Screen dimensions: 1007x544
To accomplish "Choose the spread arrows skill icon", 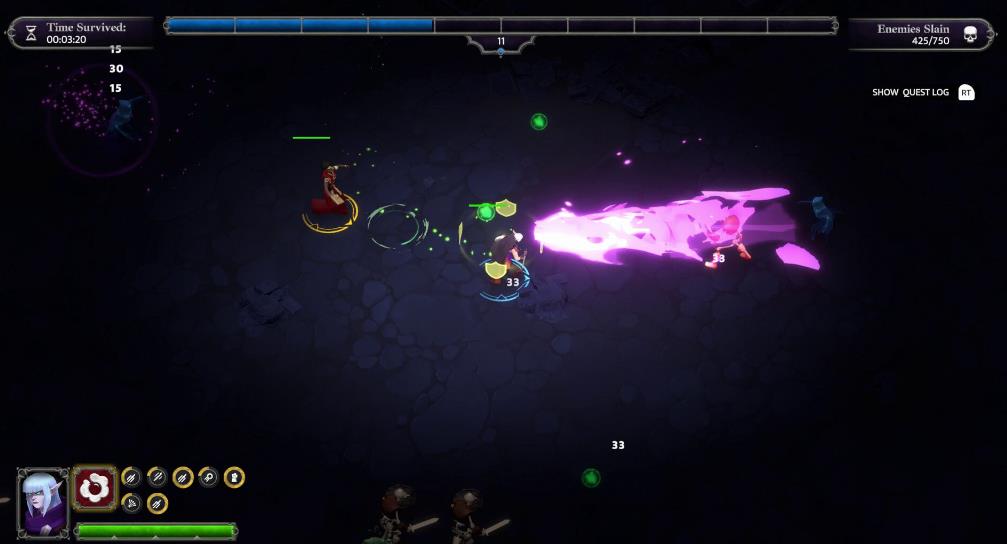I will (x=131, y=503).
